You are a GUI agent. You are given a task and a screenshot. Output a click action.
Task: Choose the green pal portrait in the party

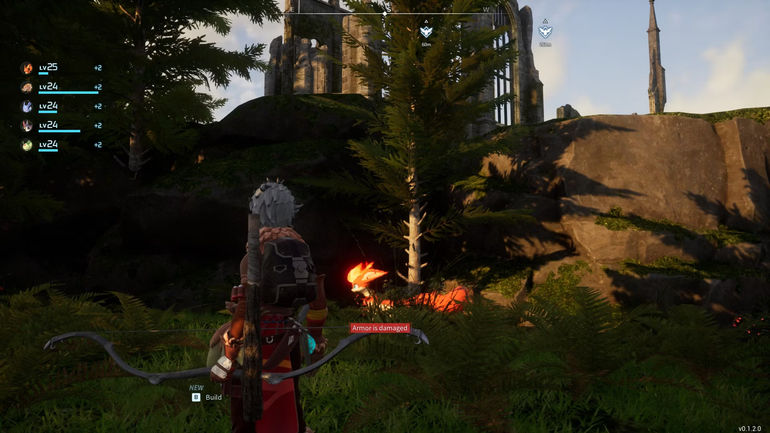27,145
